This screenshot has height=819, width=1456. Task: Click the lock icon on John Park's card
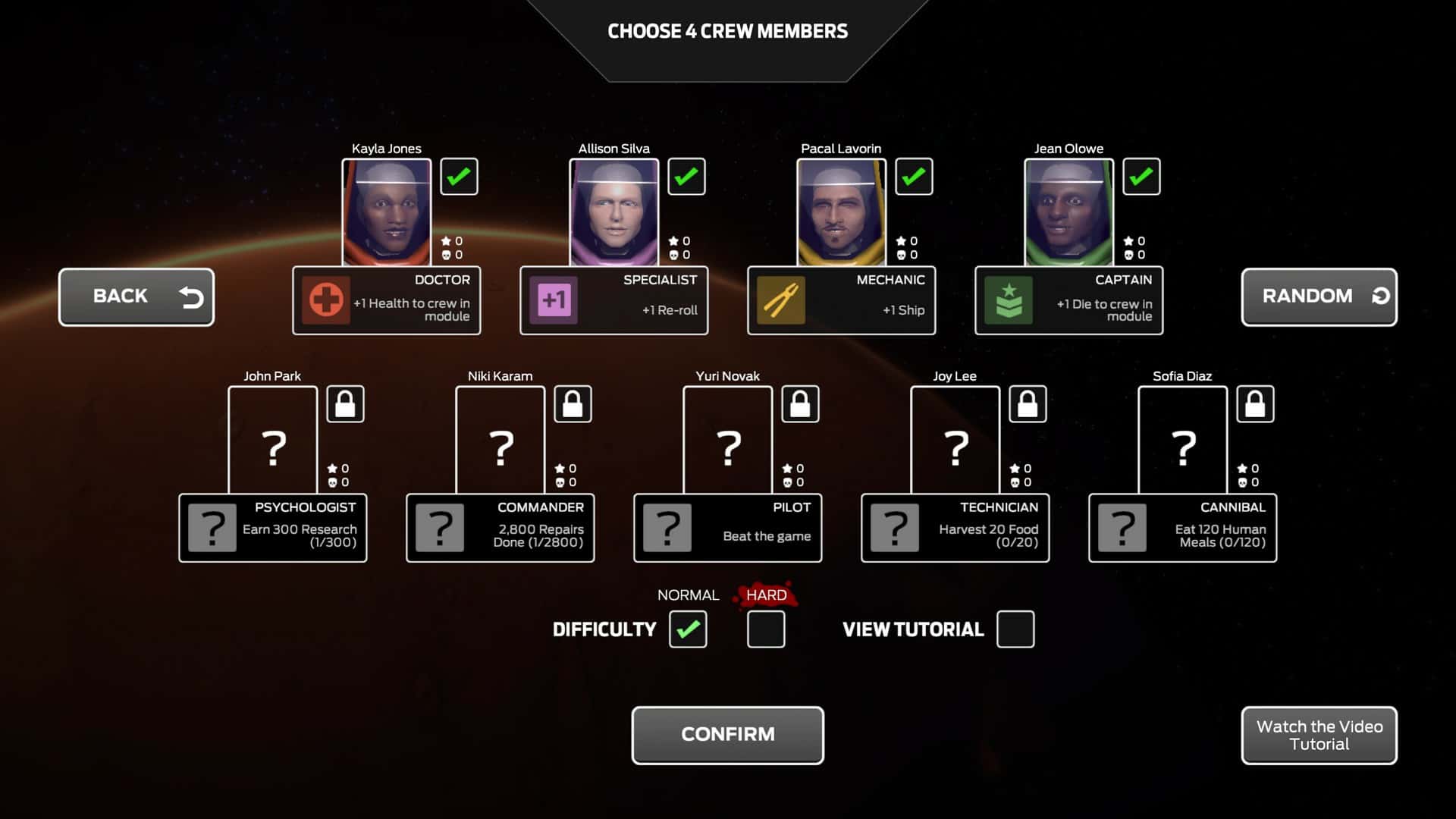pyautogui.click(x=345, y=403)
